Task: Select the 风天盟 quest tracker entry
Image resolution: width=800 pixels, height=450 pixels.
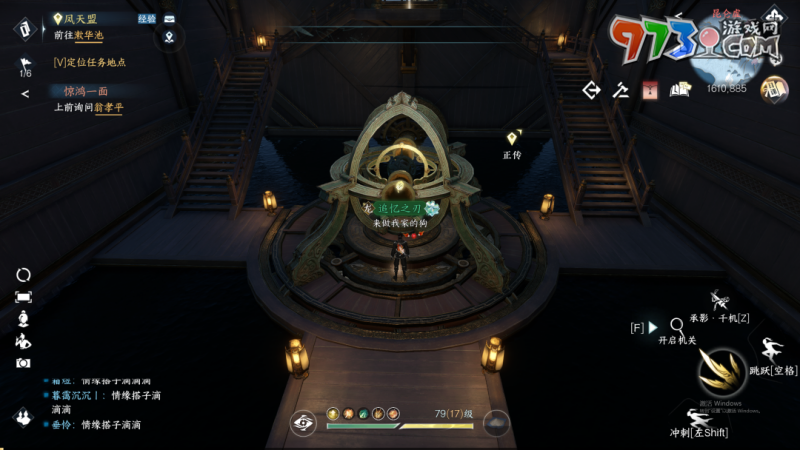Action: [82, 18]
